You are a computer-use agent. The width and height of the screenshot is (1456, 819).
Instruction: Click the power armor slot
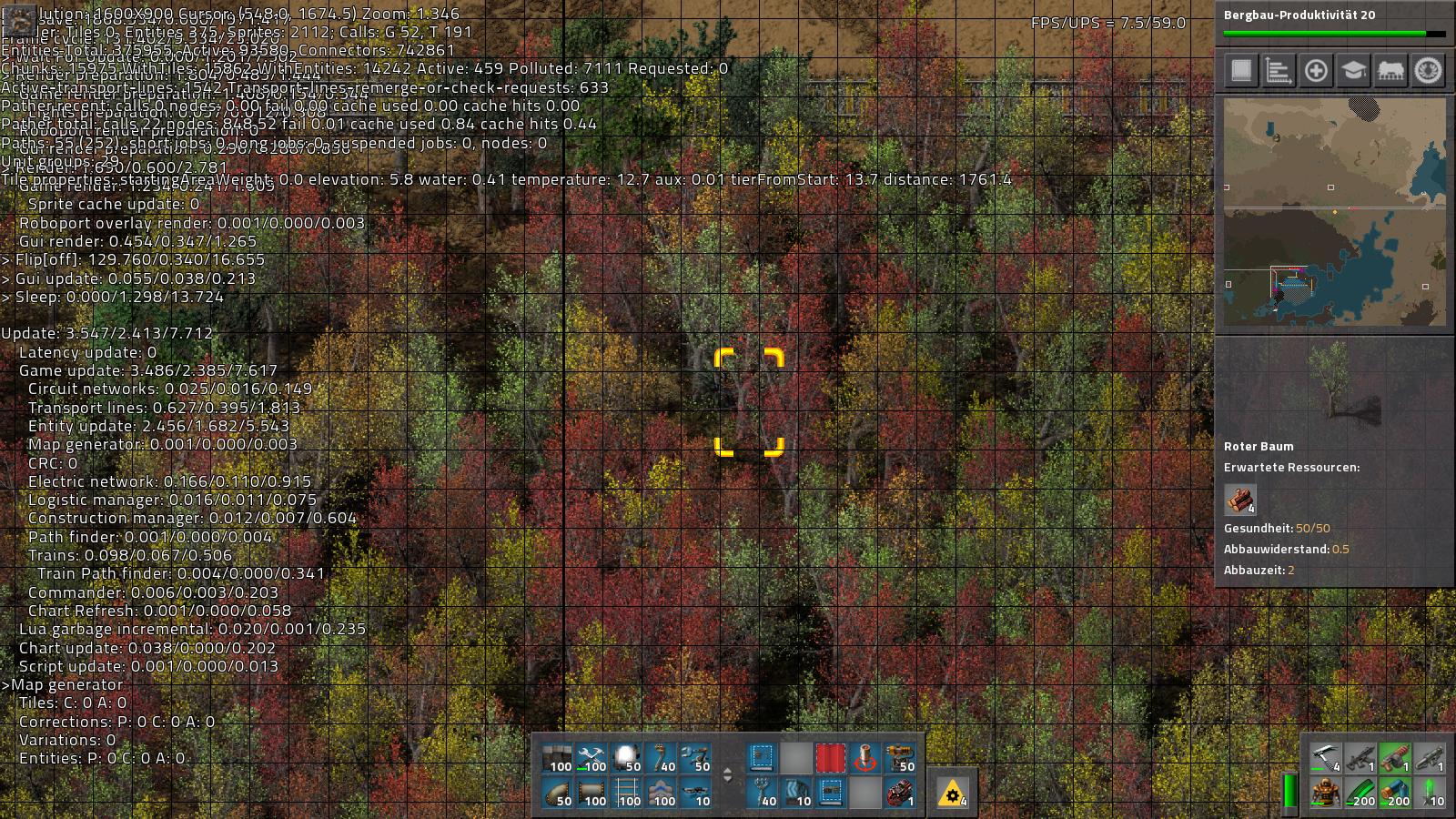click(x=1325, y=793)
